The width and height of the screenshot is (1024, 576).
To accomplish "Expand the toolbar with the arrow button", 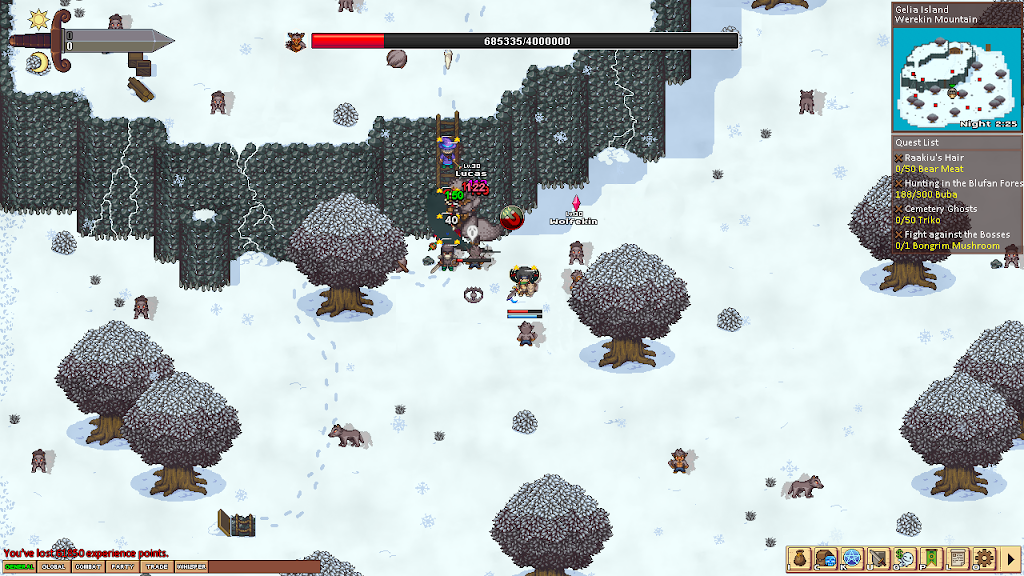I will pyautogui.click(x=1010, y=558).
